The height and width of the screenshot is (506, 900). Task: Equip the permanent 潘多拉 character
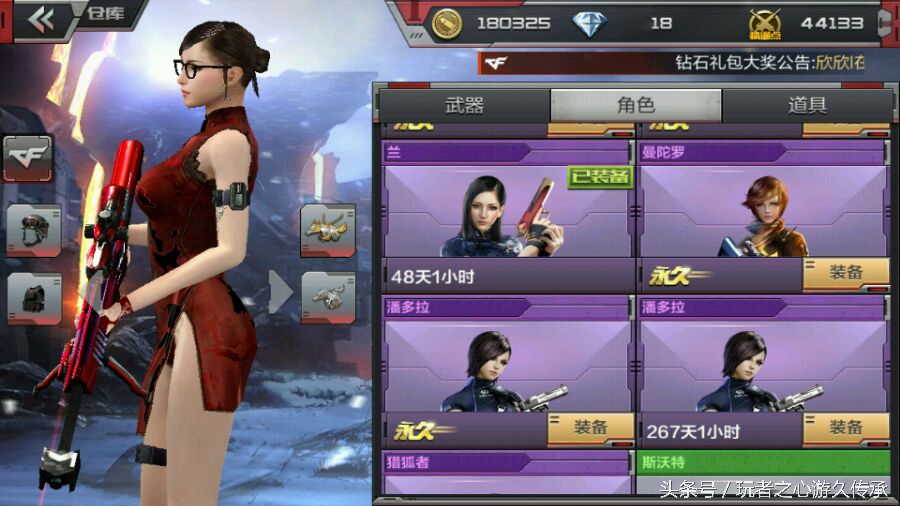tap(590, 428)
